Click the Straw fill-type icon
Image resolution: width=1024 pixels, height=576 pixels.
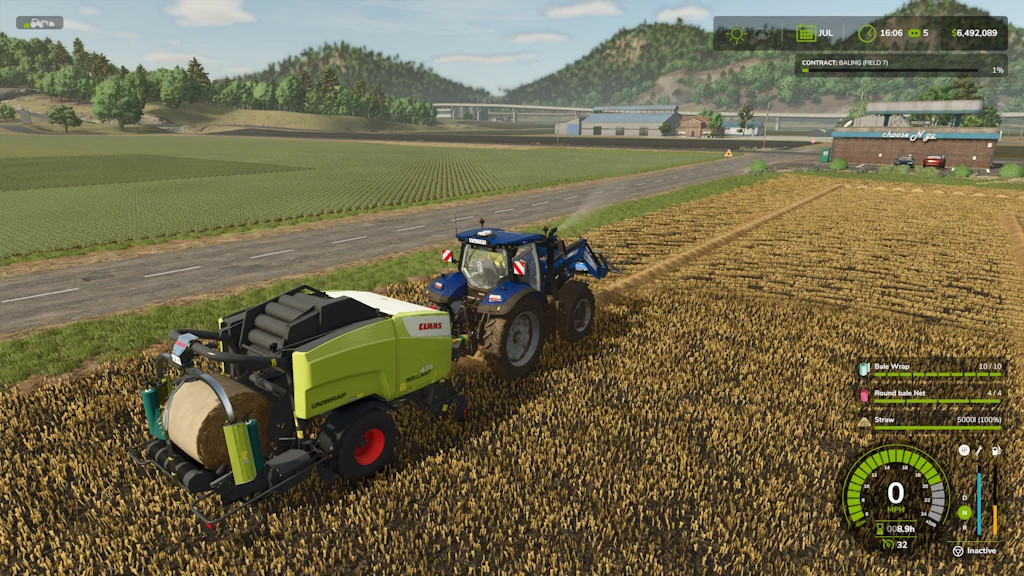[x=863, y=422]
